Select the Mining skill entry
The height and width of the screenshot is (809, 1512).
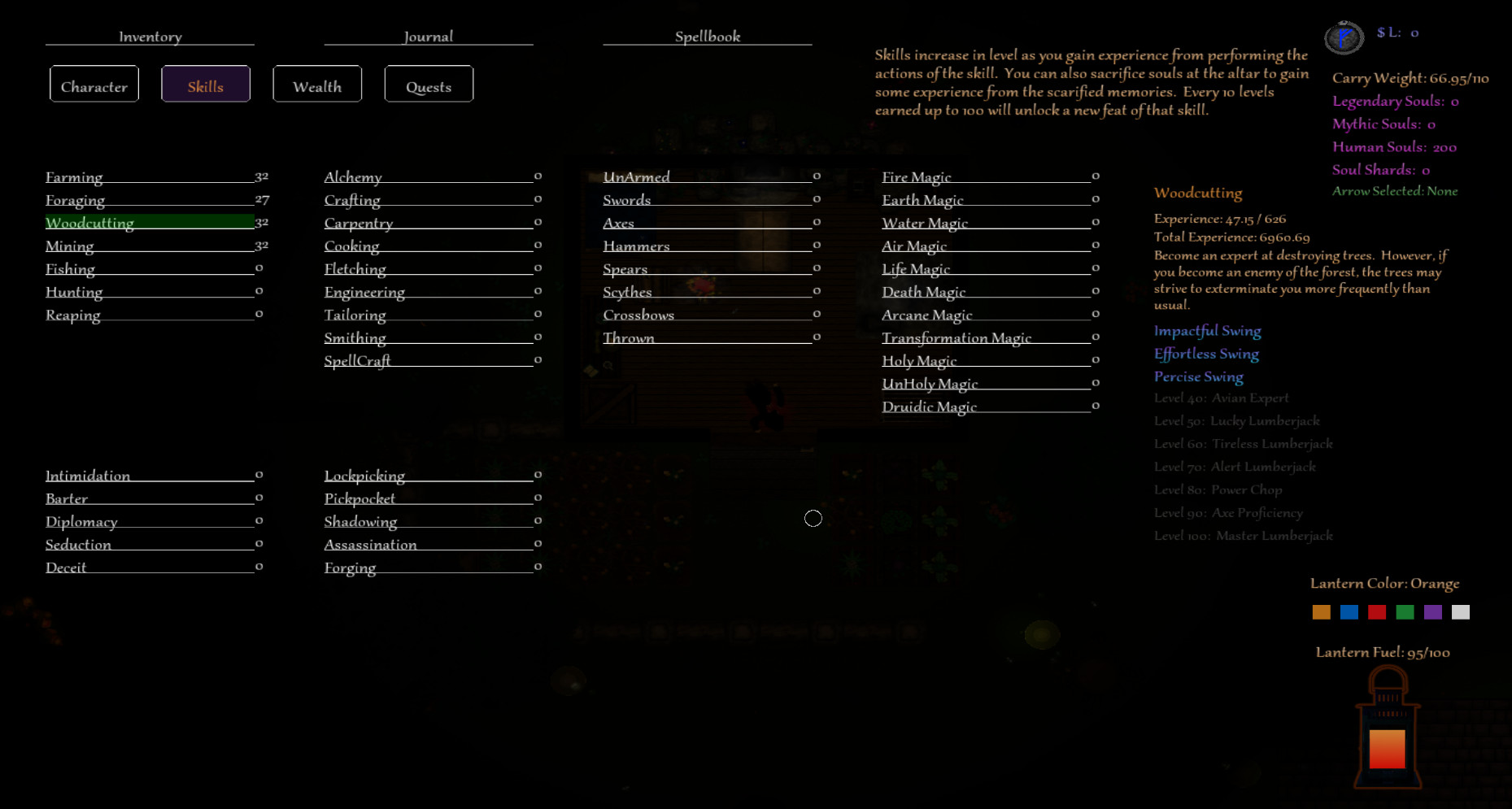[x=70, y=246]
